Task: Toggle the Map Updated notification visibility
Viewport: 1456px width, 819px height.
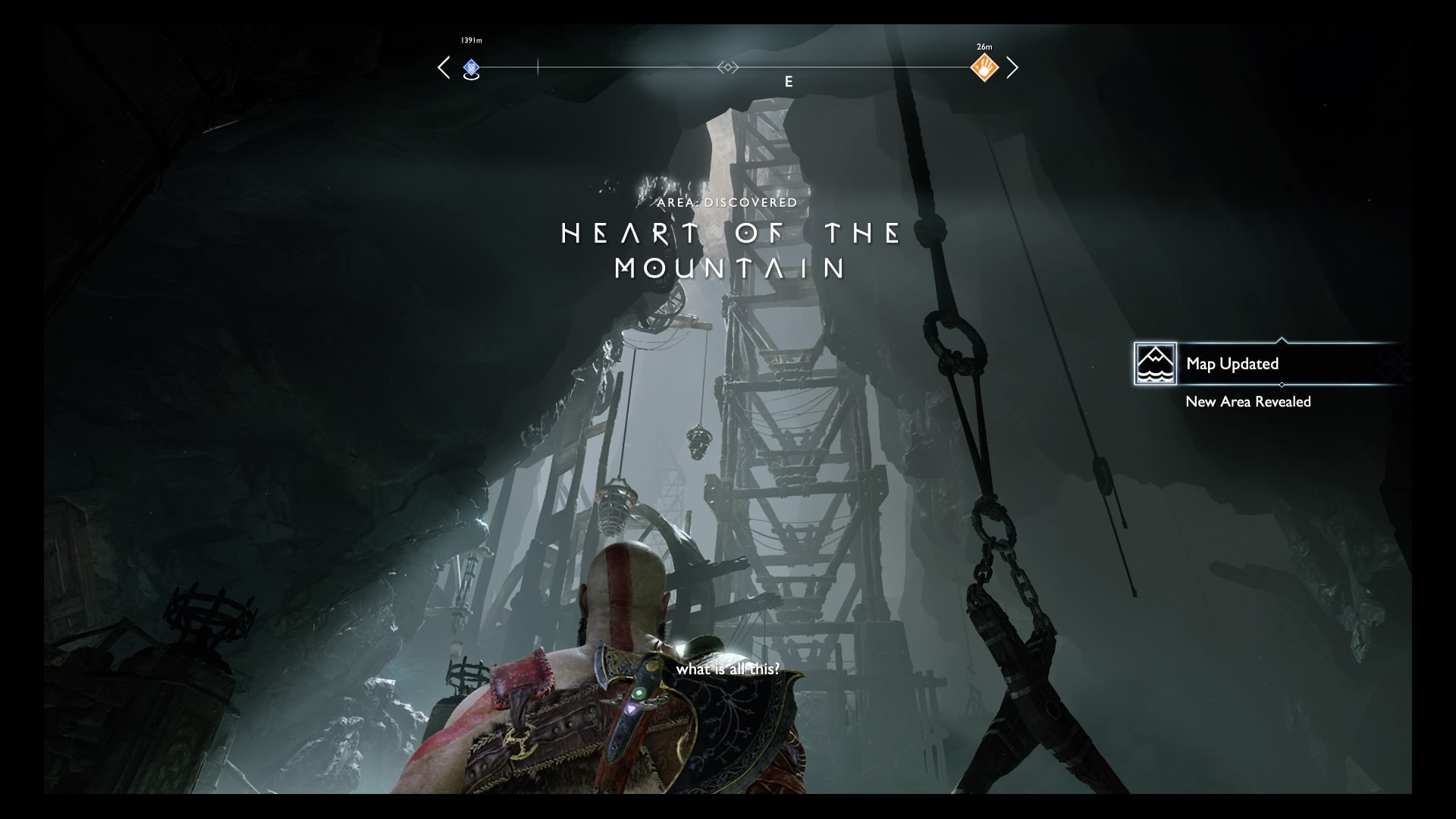Action: [1232, 364]
